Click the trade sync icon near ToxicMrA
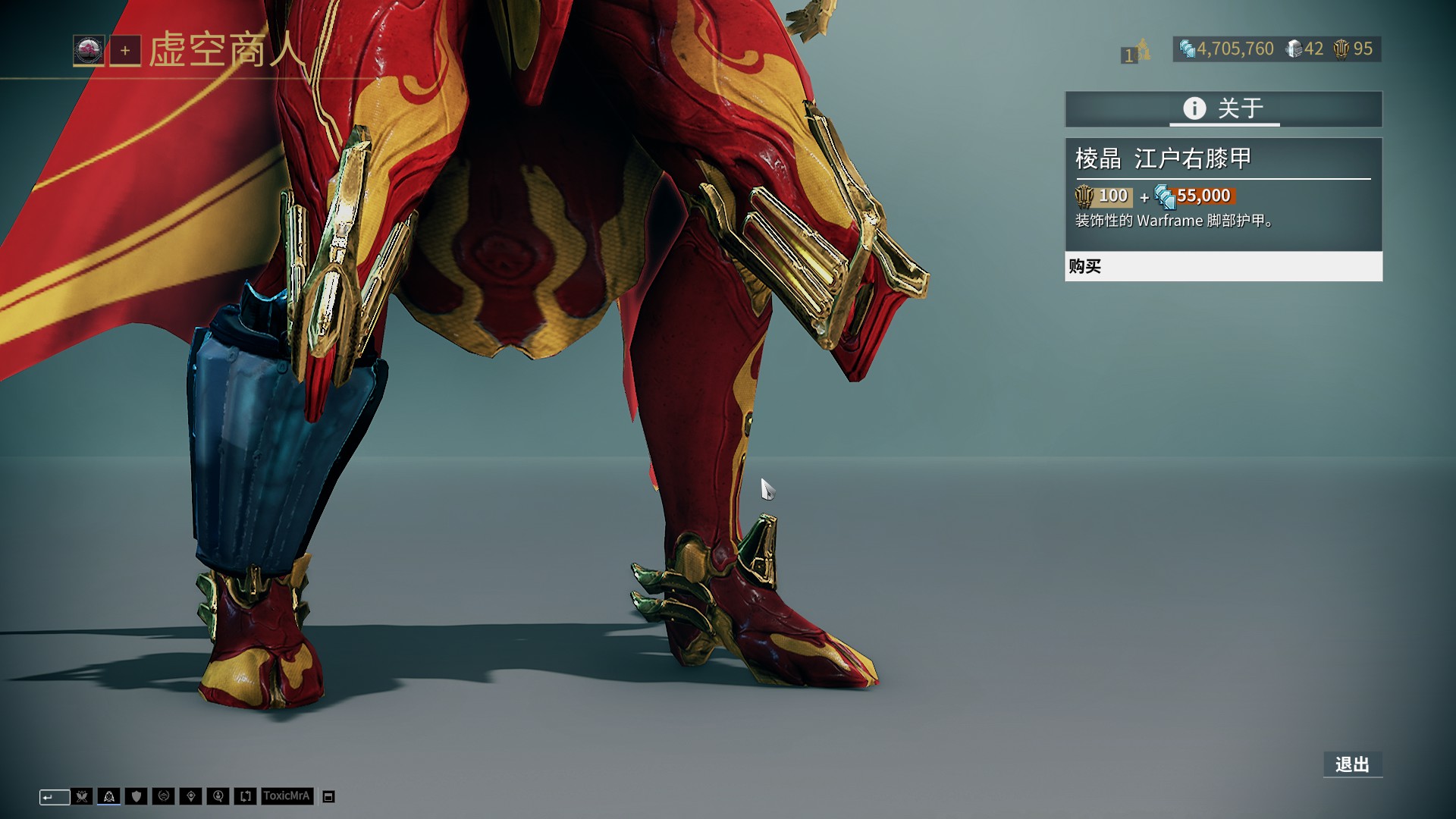Viewport: 1456px width, 819px height. pos(245,796)
